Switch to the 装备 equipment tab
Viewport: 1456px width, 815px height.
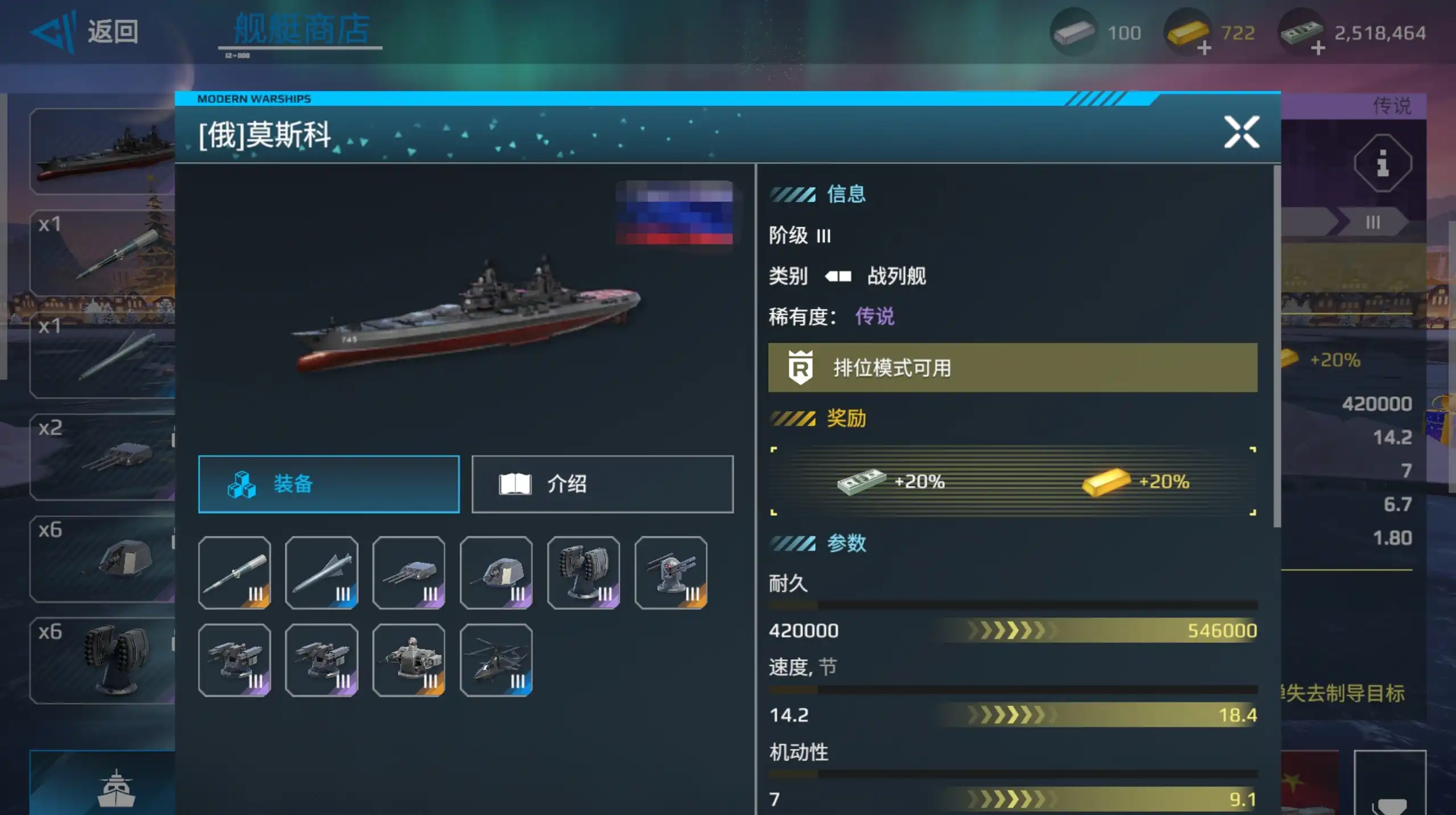[329, 484]
